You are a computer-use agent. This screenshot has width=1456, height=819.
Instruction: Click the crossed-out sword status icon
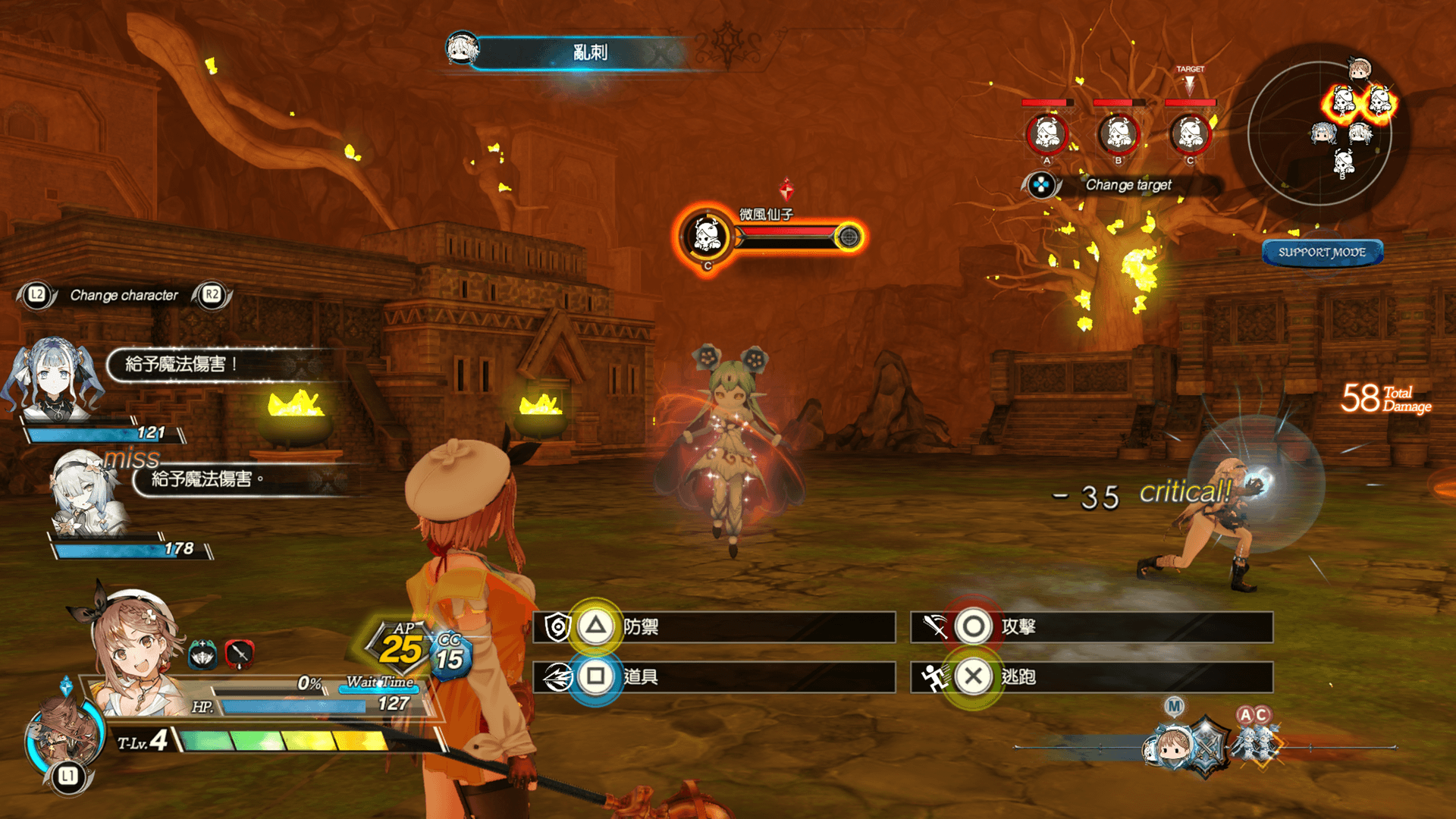(239, 654)
